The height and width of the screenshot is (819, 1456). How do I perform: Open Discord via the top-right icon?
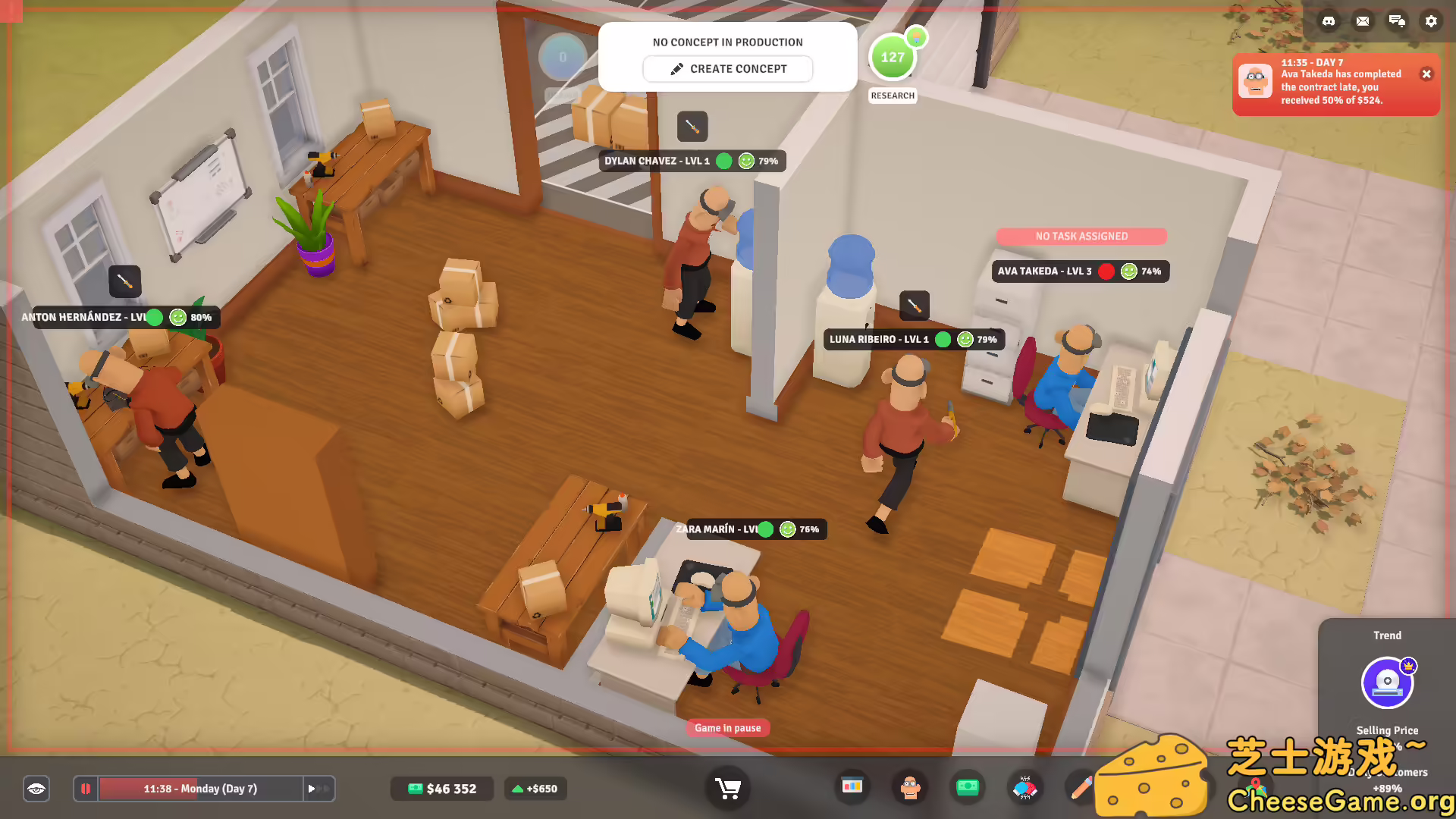(1328, 21)
